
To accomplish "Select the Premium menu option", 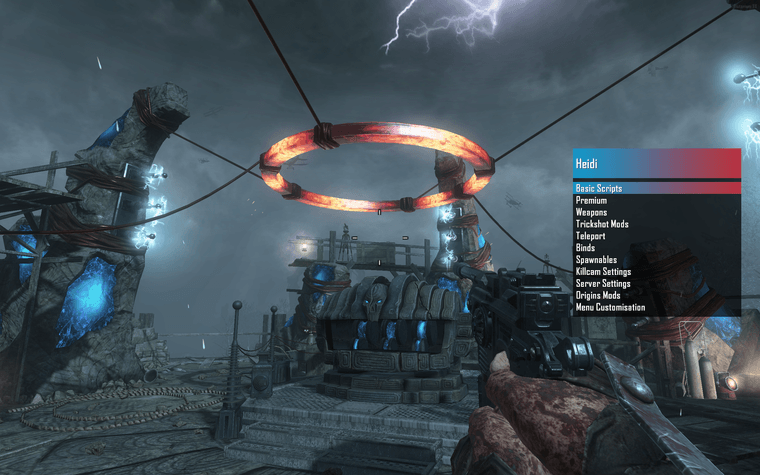I will tap(591, 200).
